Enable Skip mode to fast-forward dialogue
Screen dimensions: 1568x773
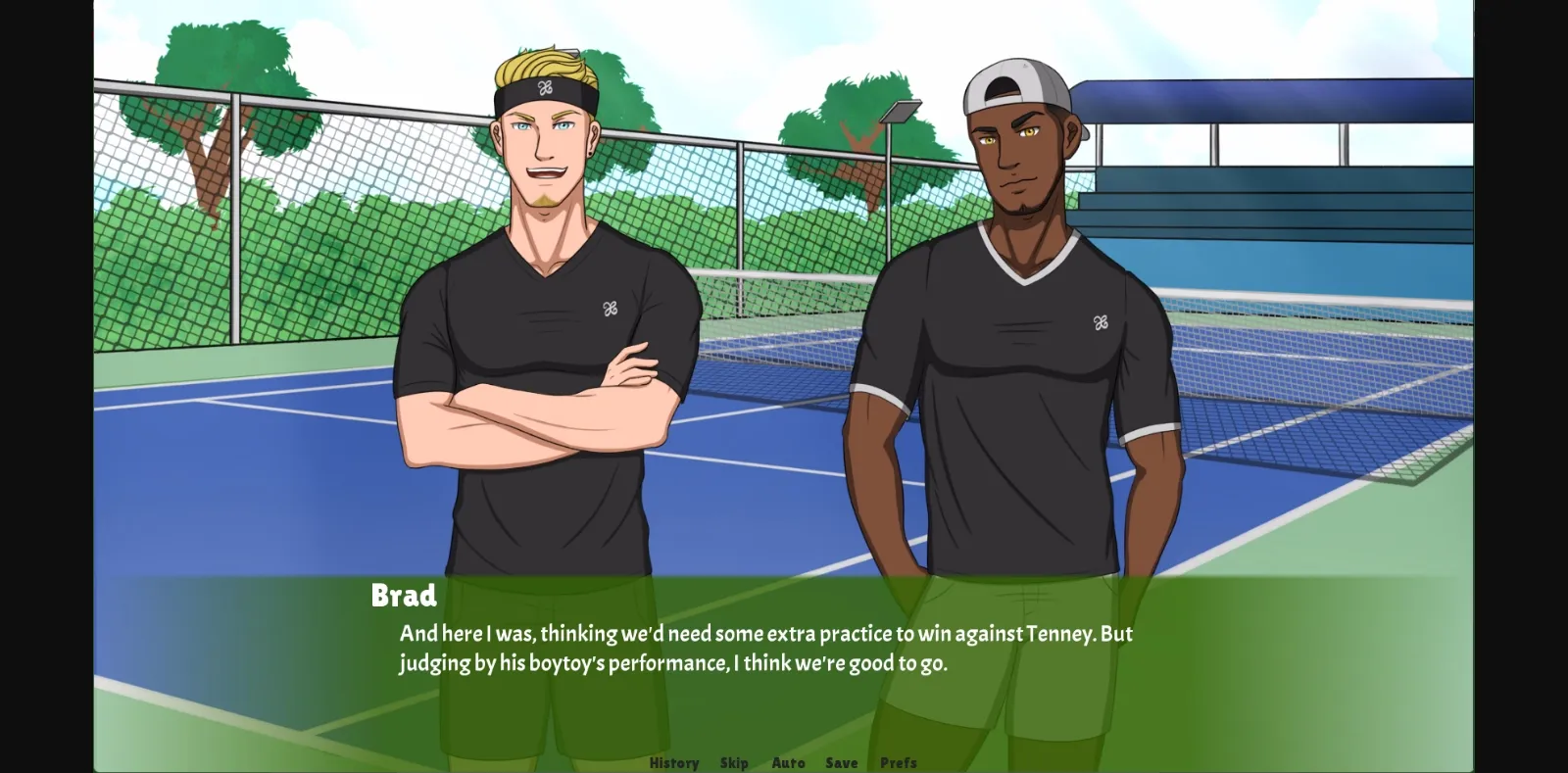pos(735,763)
